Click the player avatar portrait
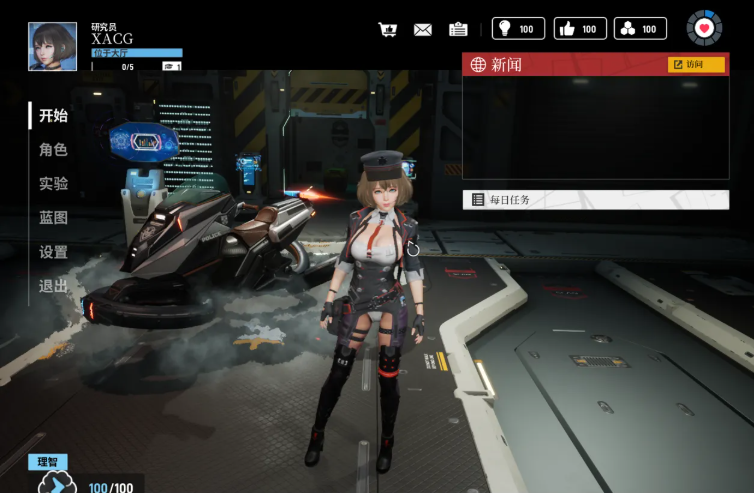The height and width of the screenshot is (493, 754). point(53,46)
